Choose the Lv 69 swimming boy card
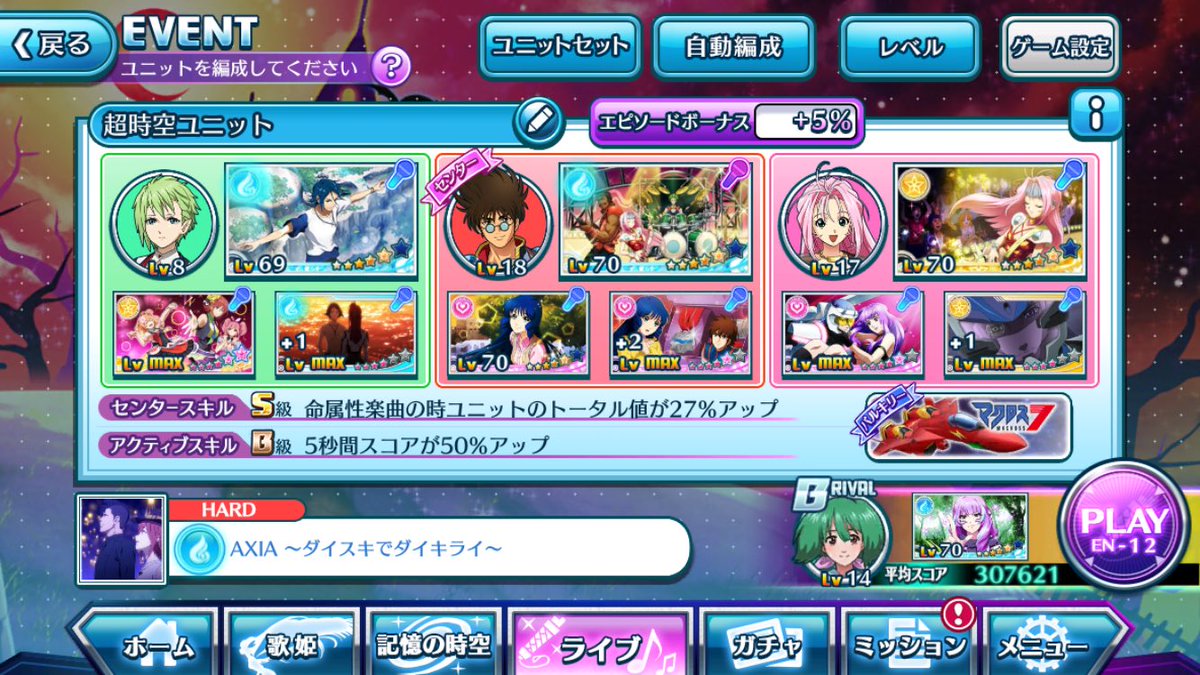 pos(320,220)
